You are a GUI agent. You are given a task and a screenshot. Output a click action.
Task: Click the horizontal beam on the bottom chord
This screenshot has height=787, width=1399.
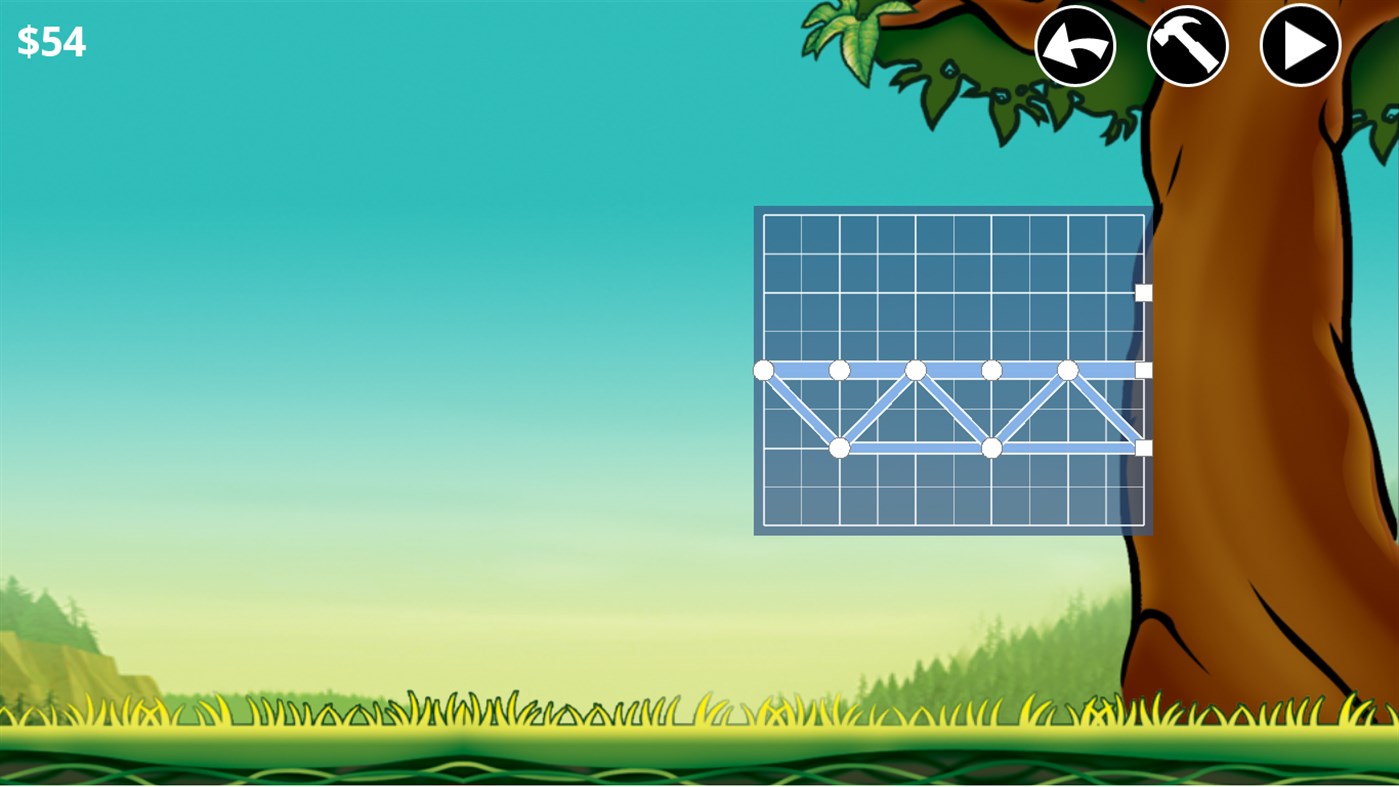coord(915,448)
